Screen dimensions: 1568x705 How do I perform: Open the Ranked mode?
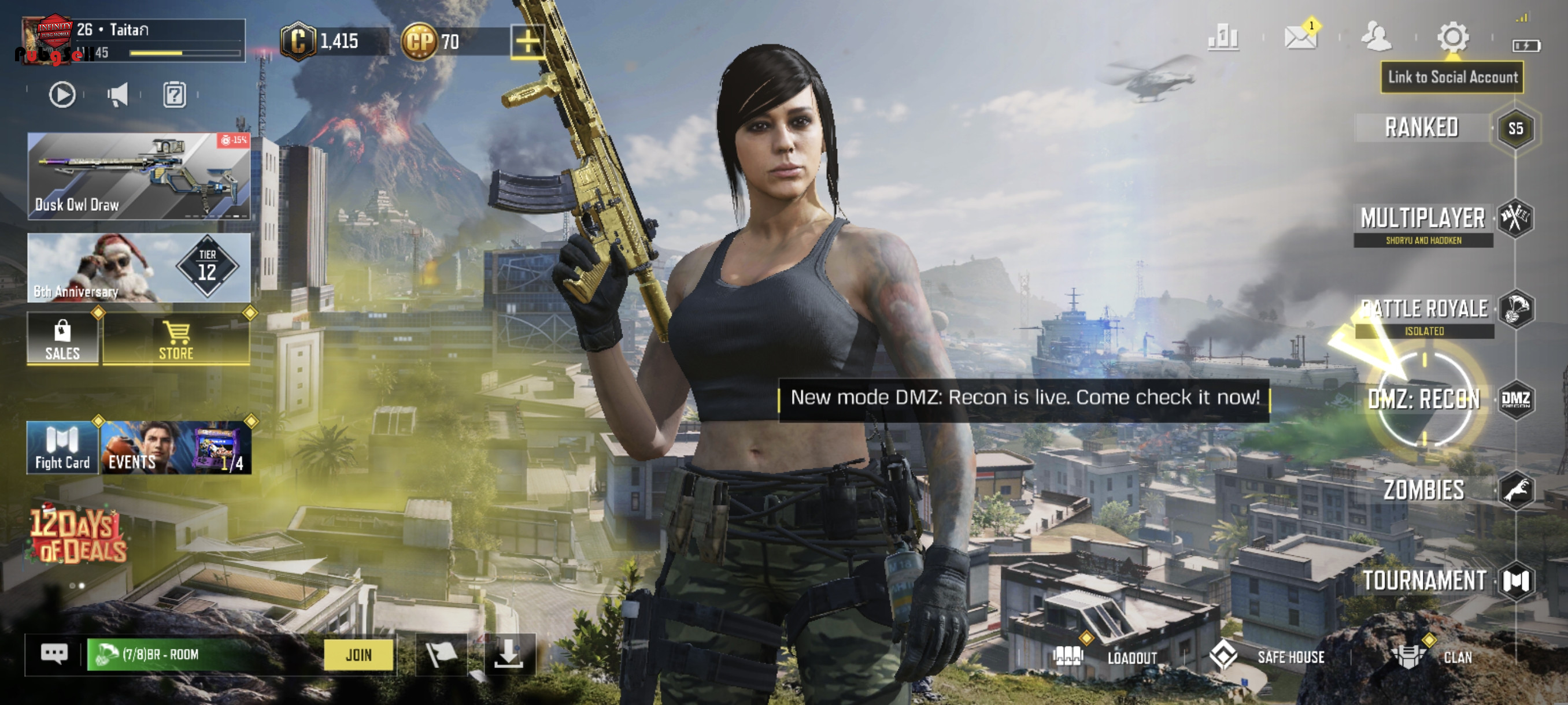click(1422, 128)
